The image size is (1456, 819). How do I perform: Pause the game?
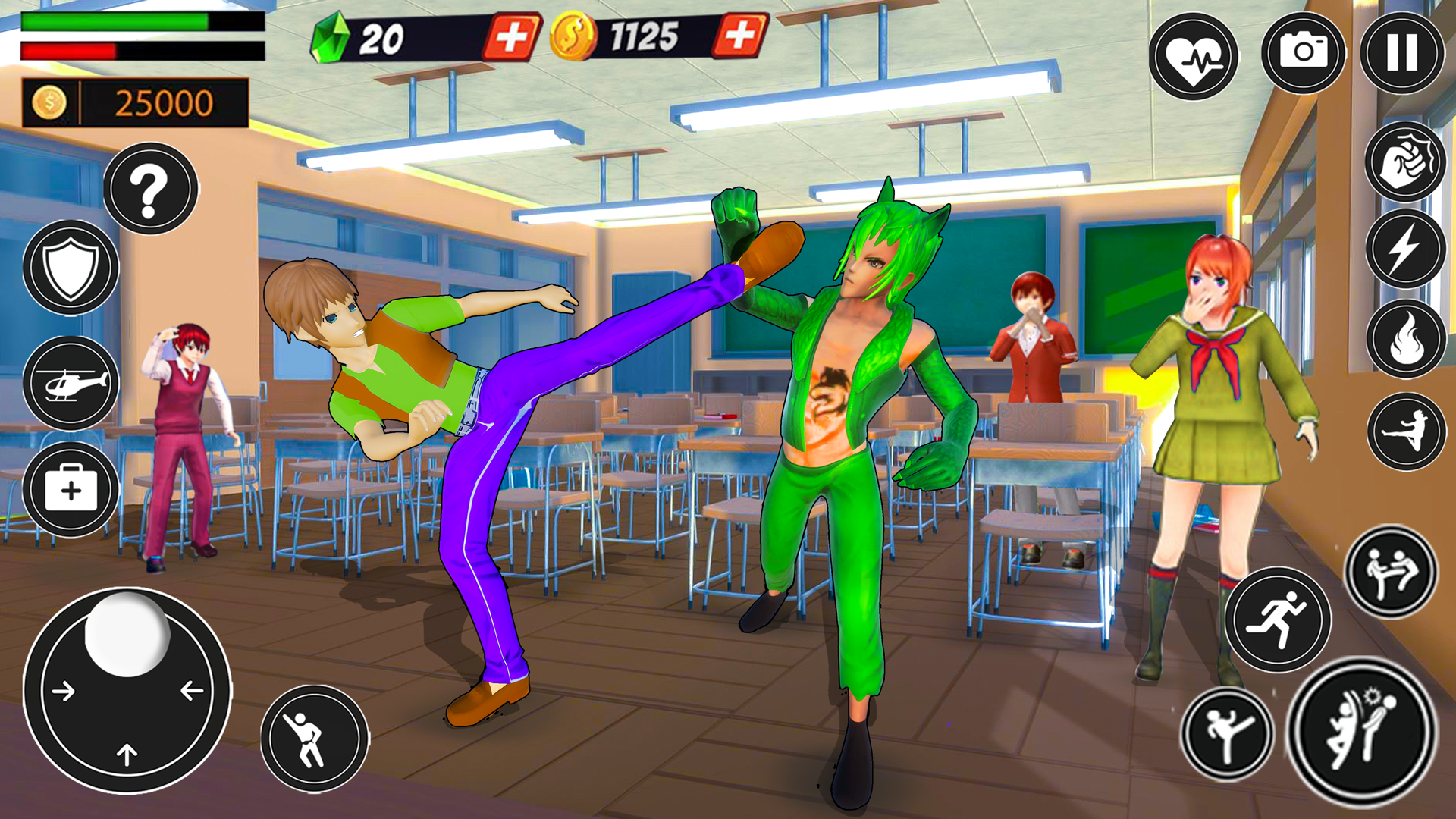point(1401,53)
